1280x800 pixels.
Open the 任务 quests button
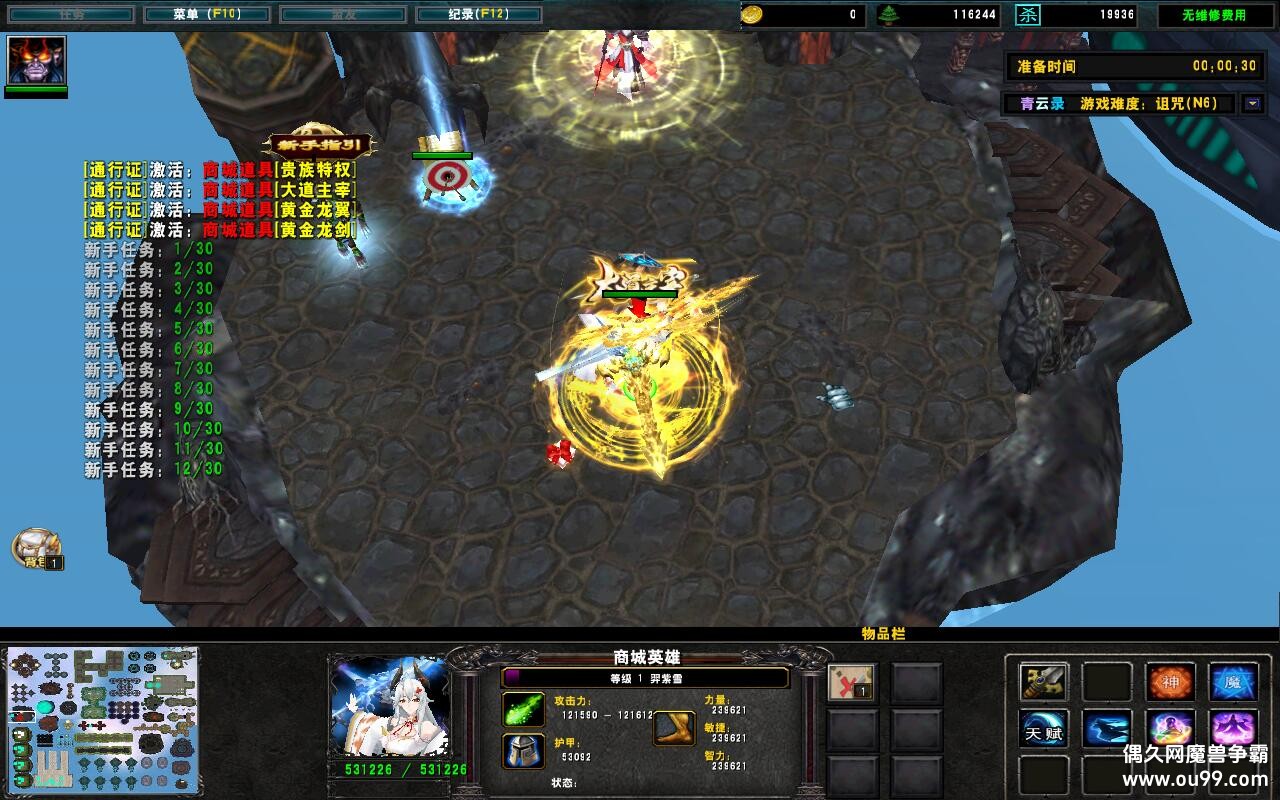click(x=70, y=15)
